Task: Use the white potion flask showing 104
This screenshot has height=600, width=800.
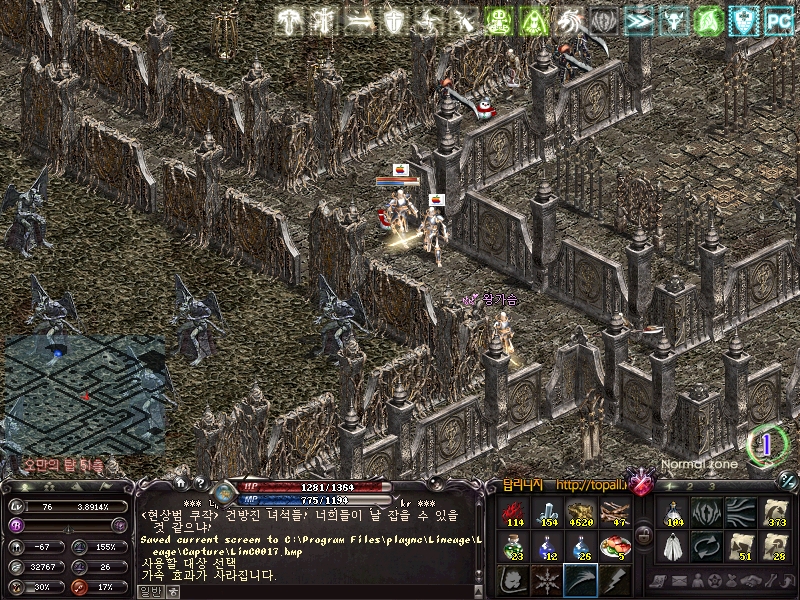Action: [x=673, y=512]
